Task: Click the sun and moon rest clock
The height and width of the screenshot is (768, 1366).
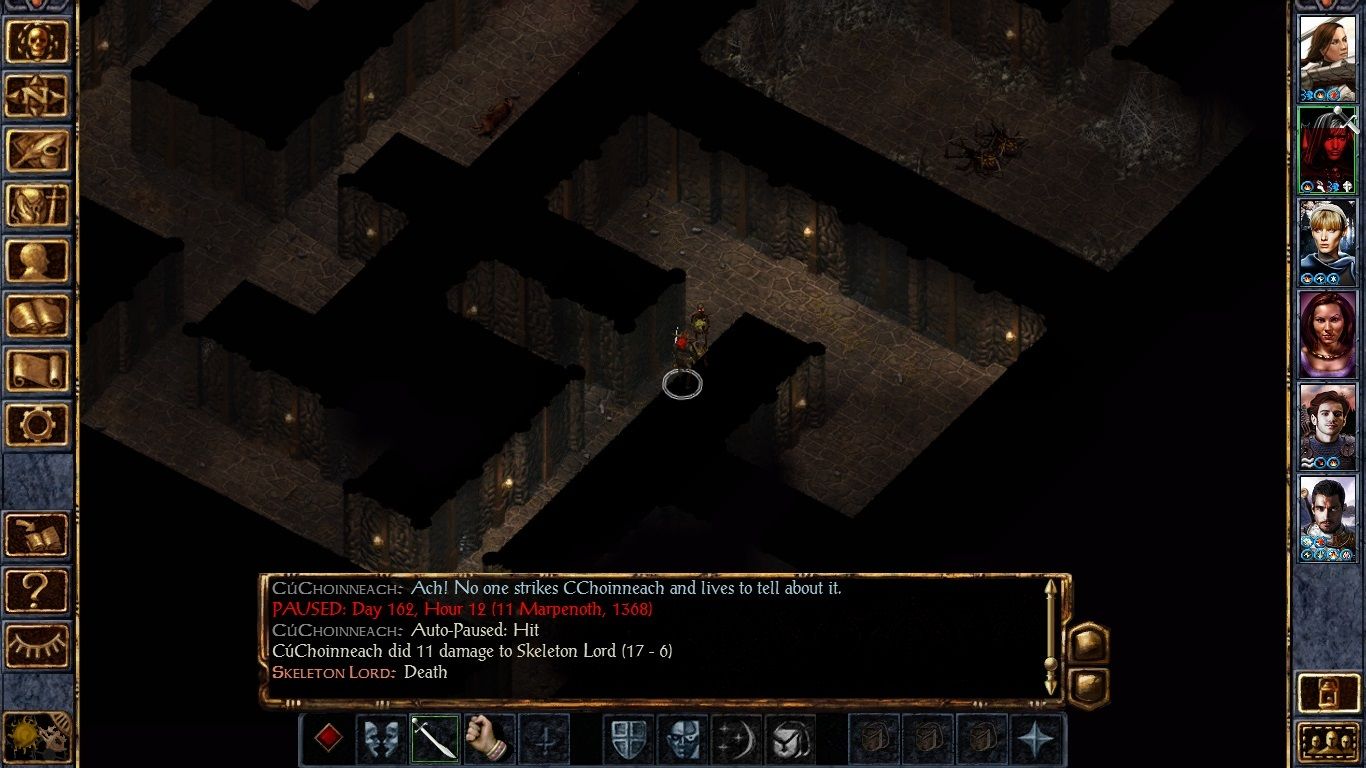Action: point(36,736)
